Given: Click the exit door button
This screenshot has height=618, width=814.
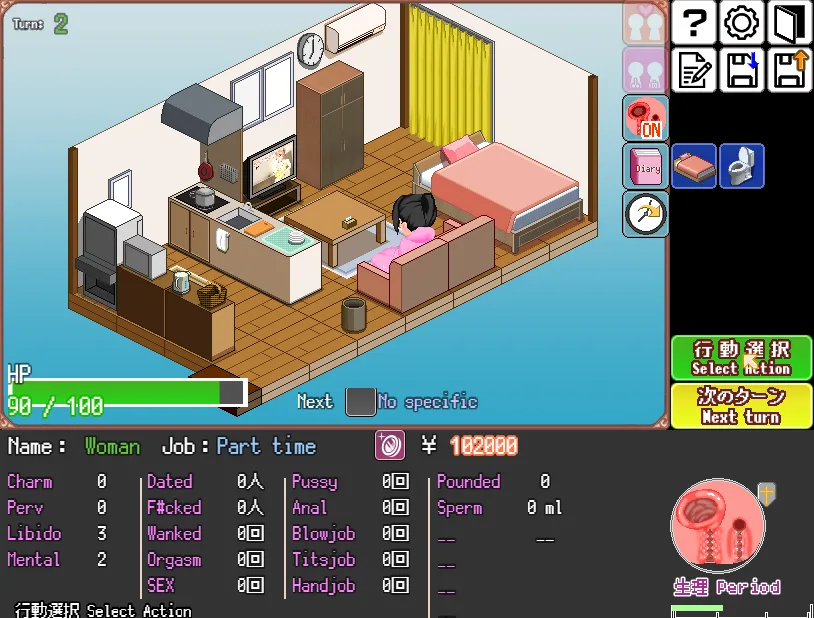Looking at the screenshot, I should click(x=789, y=23).
